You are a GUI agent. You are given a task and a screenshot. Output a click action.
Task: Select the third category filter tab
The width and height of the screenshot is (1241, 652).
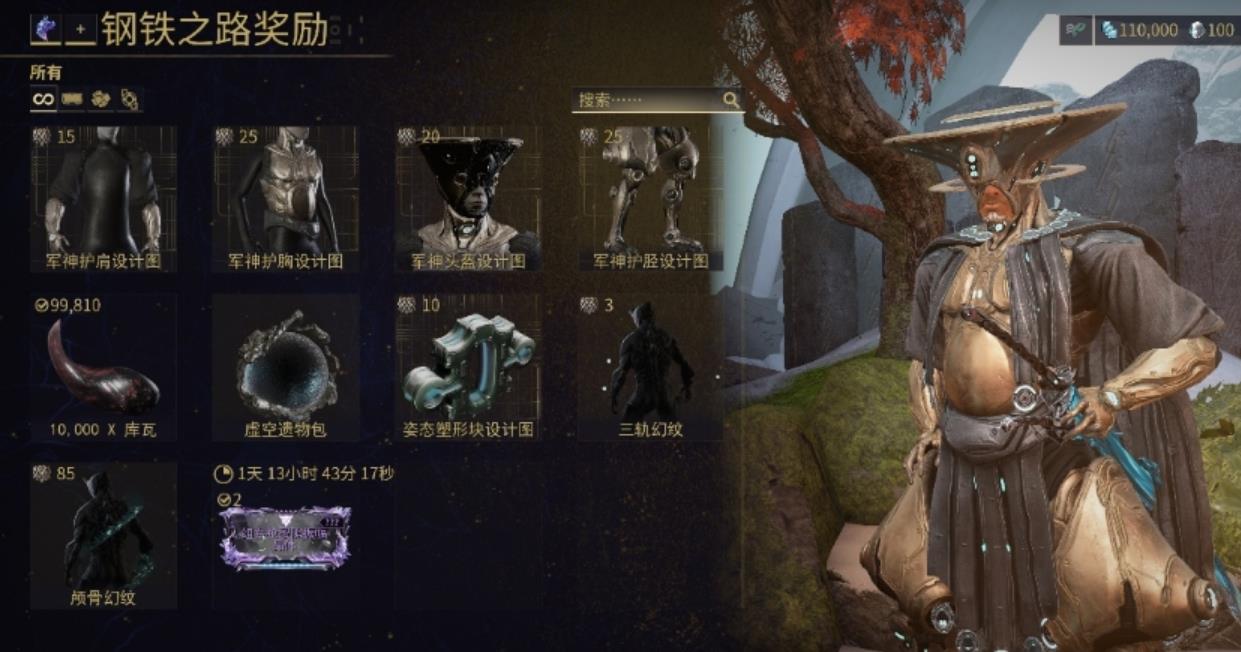coord(100,99)
